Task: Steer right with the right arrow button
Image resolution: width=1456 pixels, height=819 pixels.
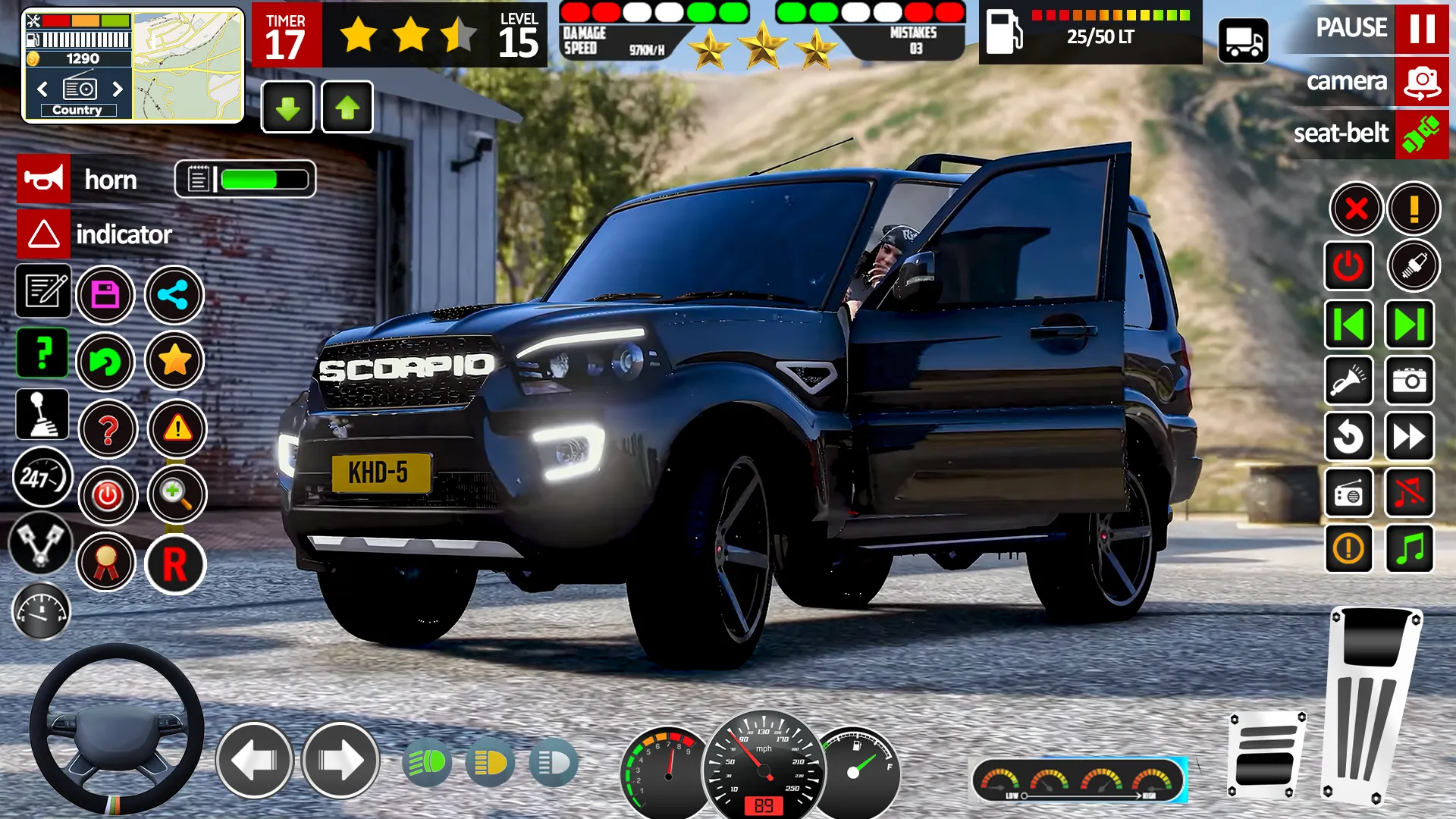Action: click(340, 760)
